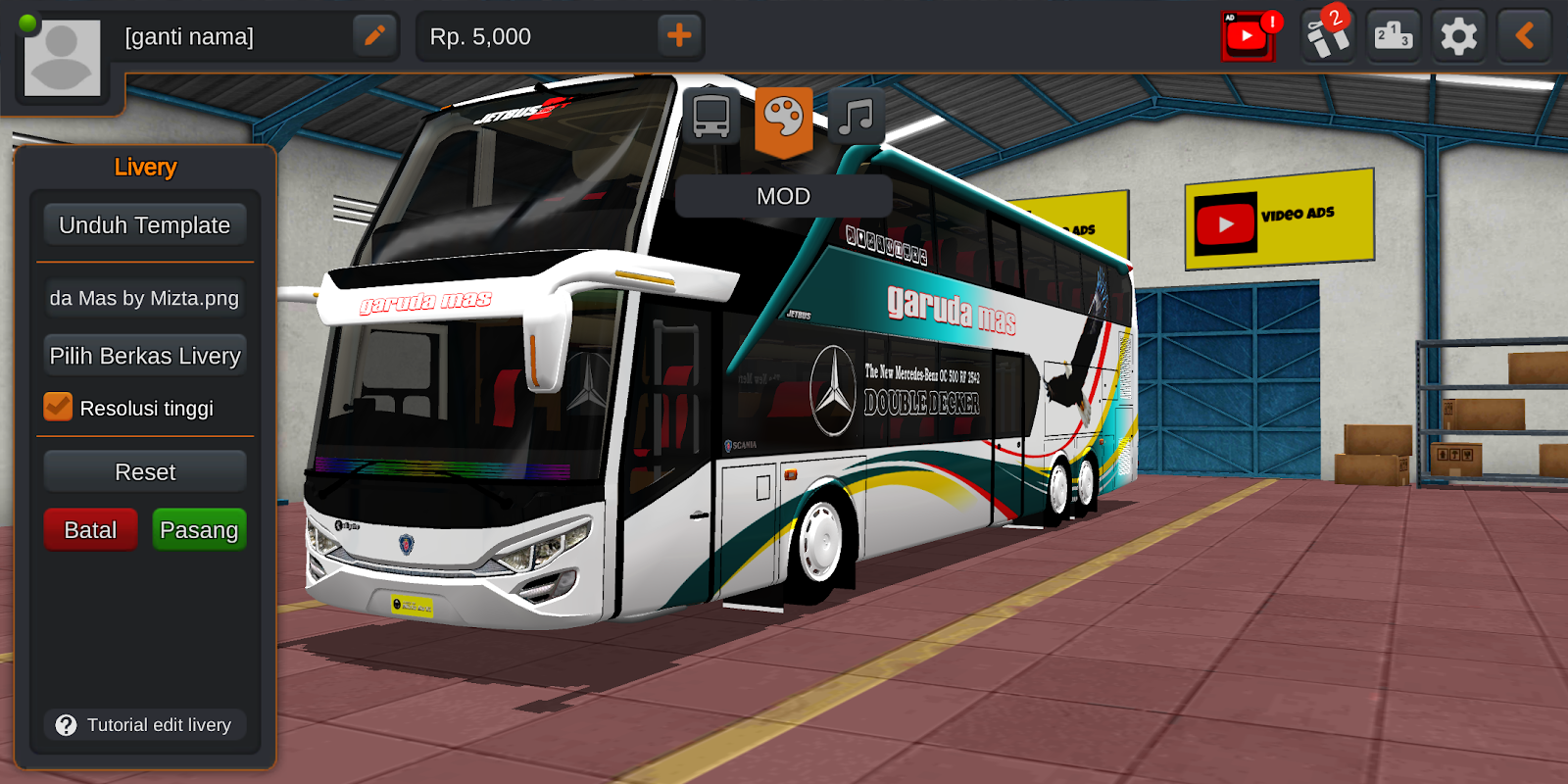
Task: Click the Unduh Template button
Action: tap(144, 224)
